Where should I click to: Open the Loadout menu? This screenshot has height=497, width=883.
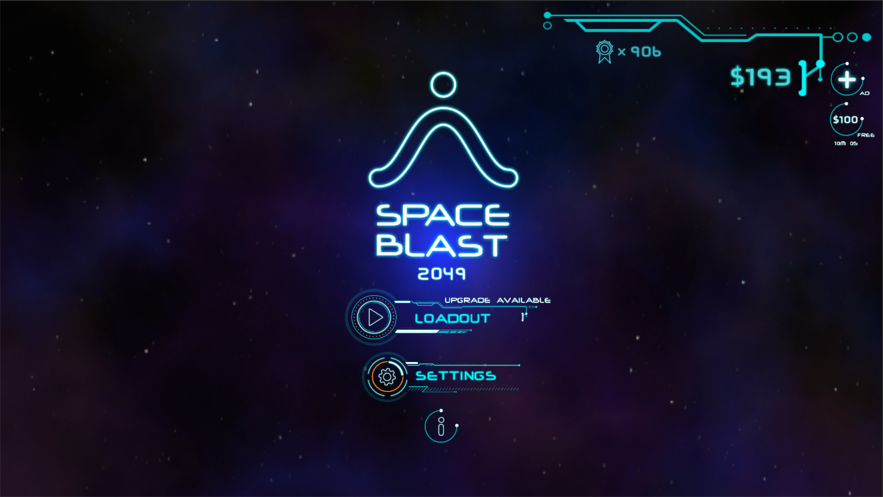point(453,318)
